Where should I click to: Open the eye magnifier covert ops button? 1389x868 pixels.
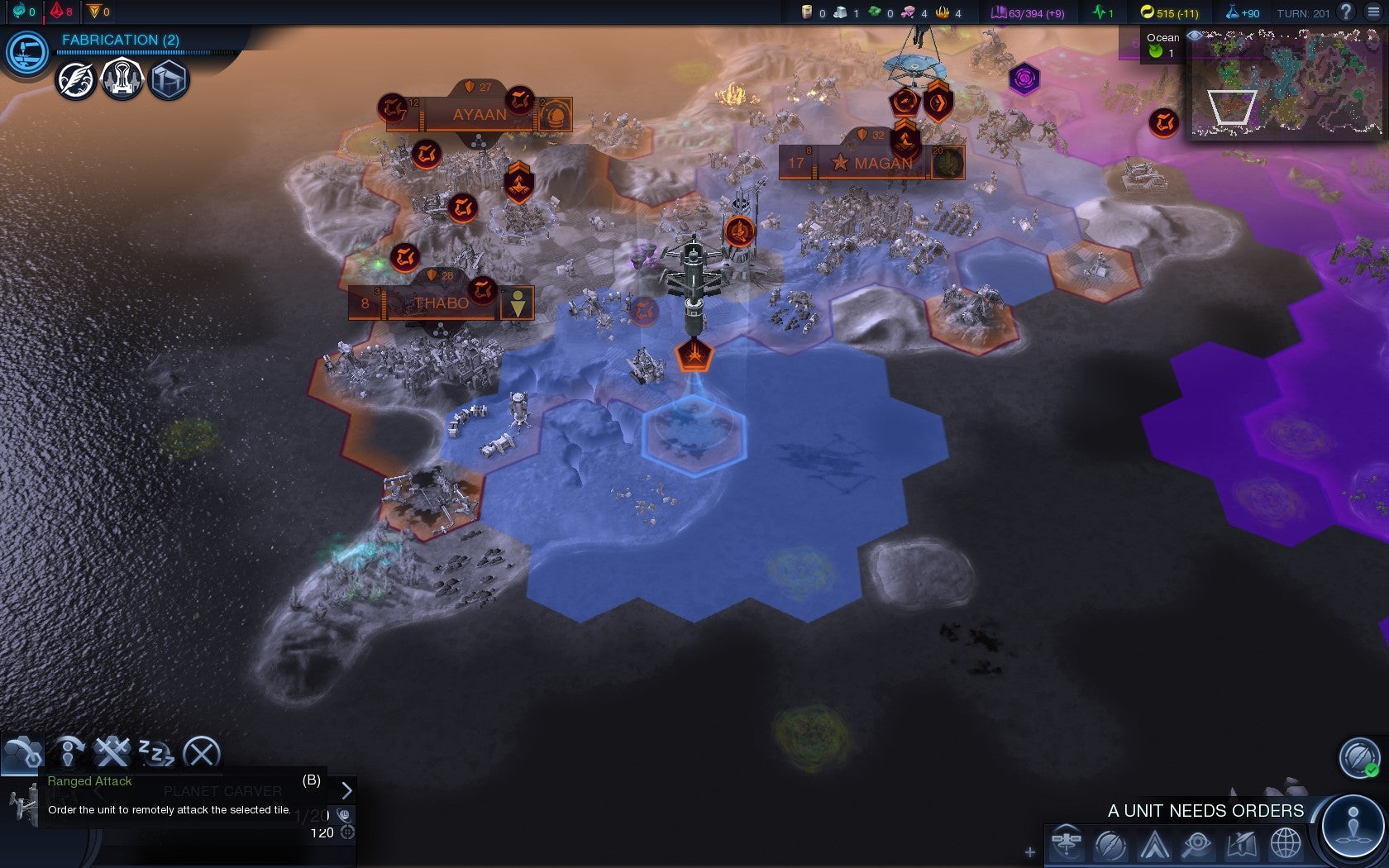point(1198,844)
